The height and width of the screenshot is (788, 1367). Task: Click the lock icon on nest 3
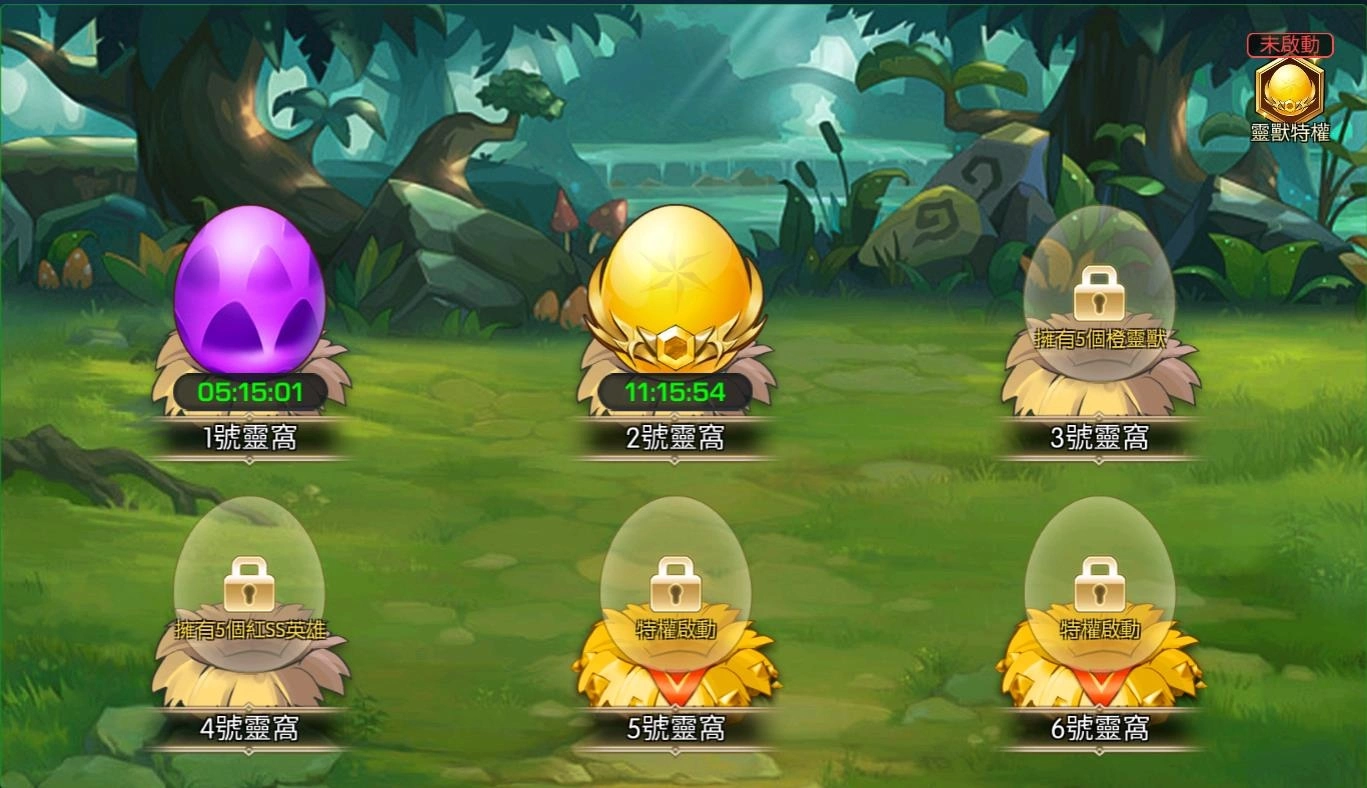tap(1100, 295)
